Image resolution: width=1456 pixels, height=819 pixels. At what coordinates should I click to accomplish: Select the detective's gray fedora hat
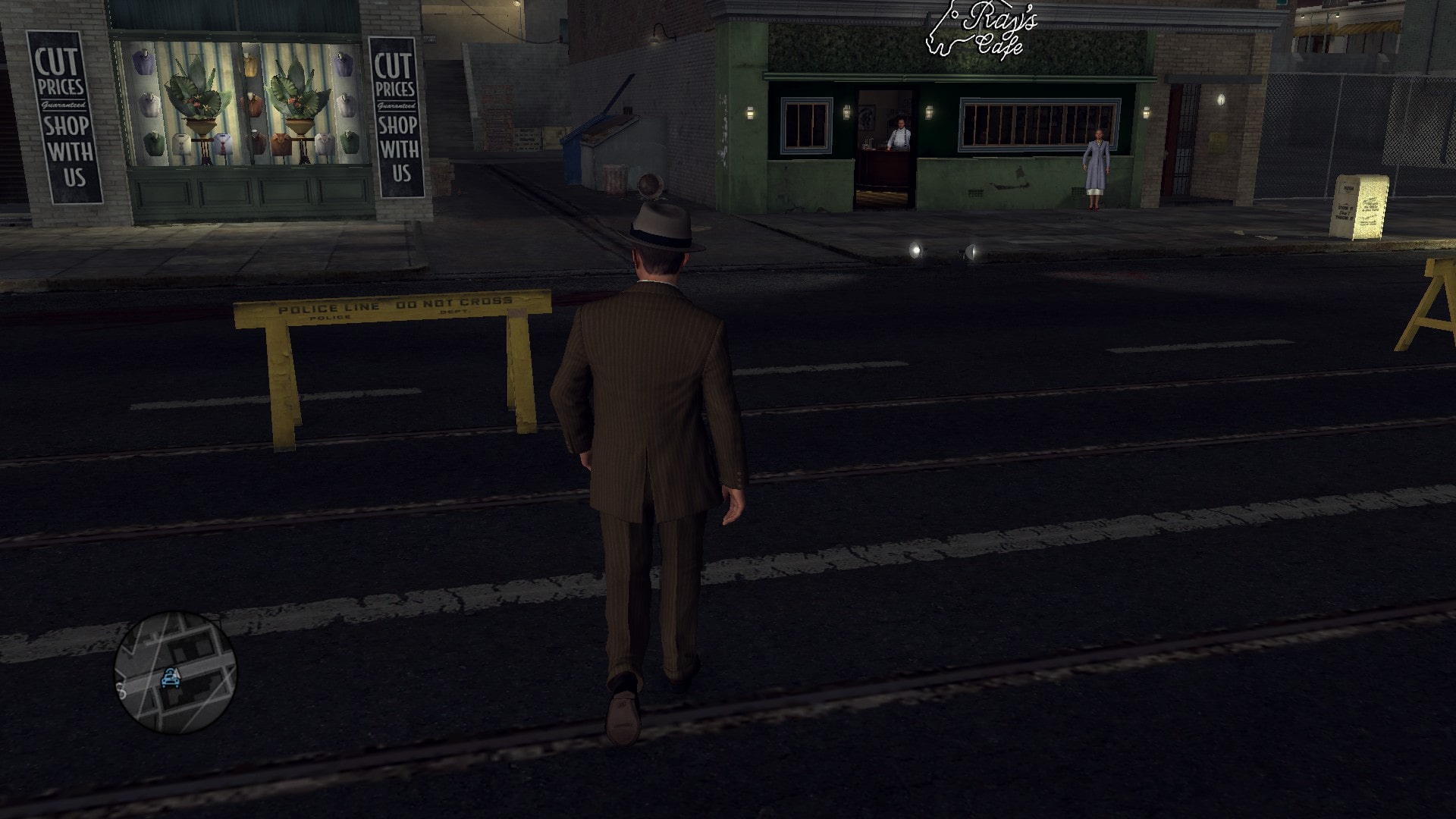coord(662,227)
